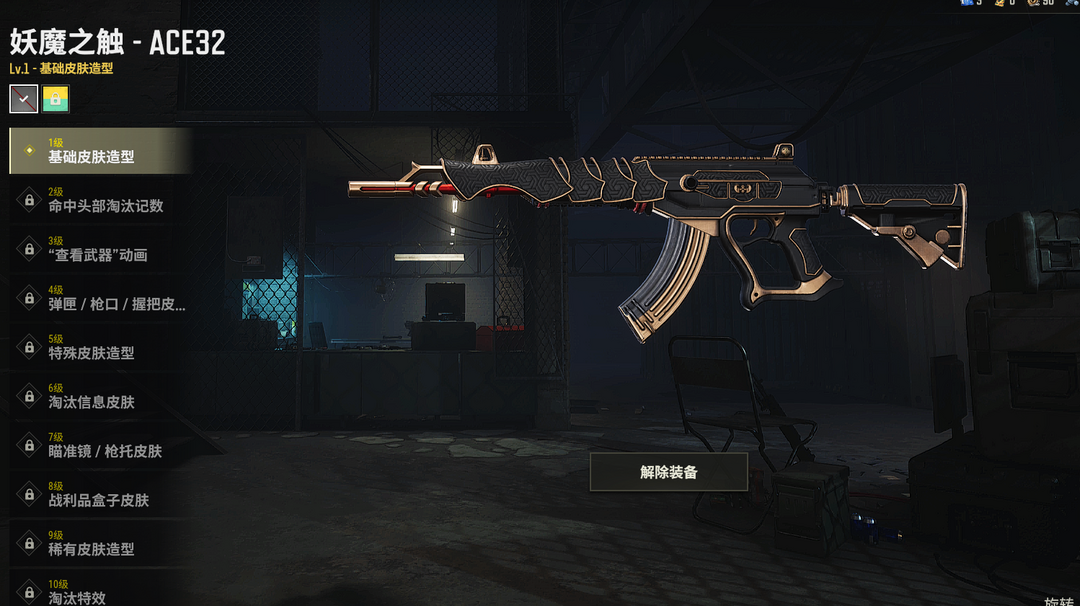Viewport: 1080px width, 606px height.
Task: Choose level 2 命中头部淘汰记数 entry
Action: pyautogui.click(x=100, y=200)
